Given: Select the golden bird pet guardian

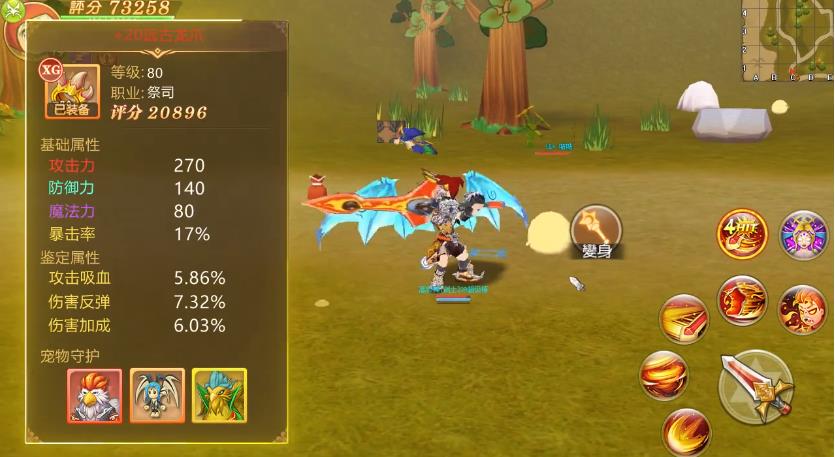Looking at the screenshot, I should 220,395.
